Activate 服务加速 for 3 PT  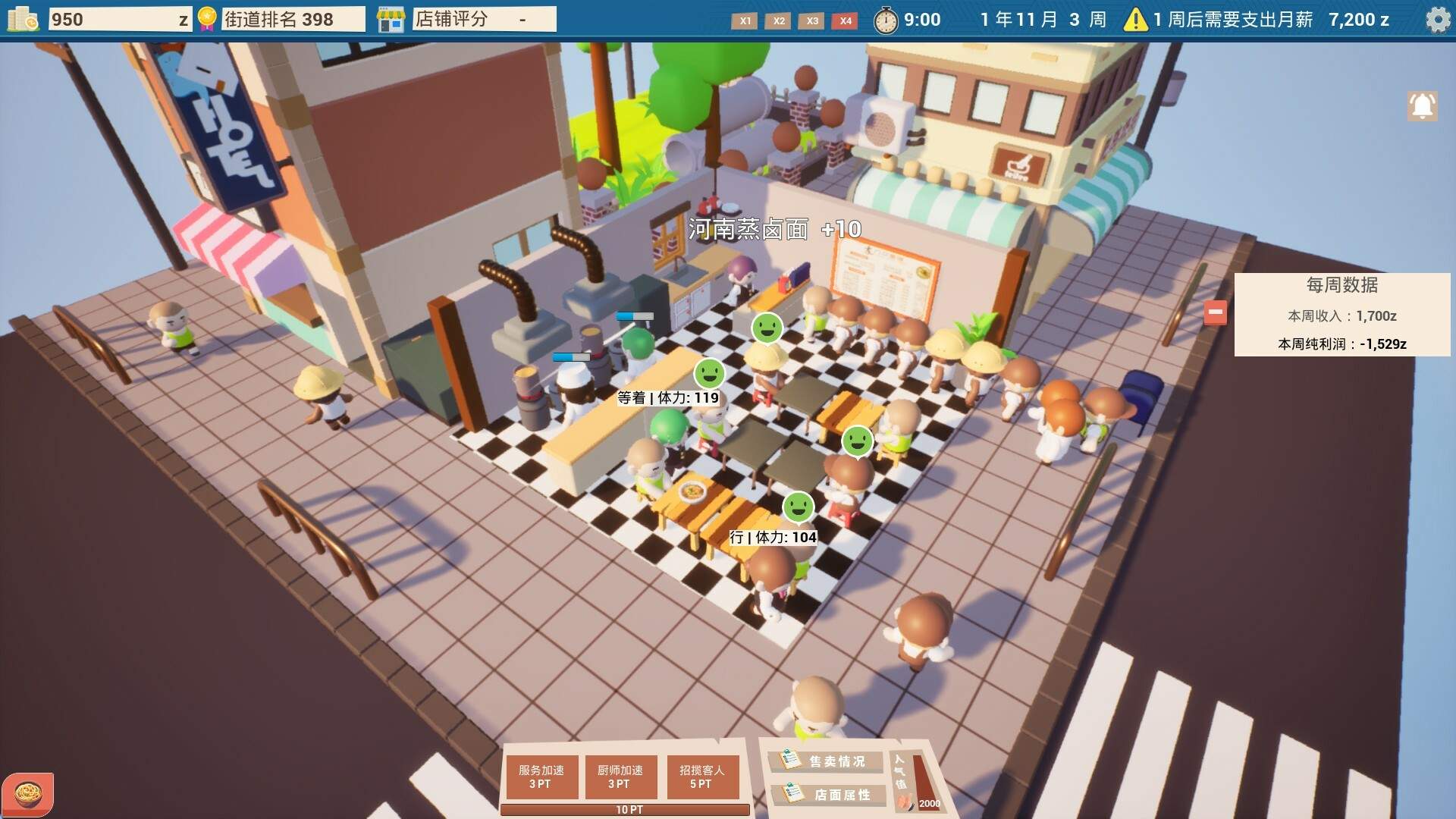541,776
